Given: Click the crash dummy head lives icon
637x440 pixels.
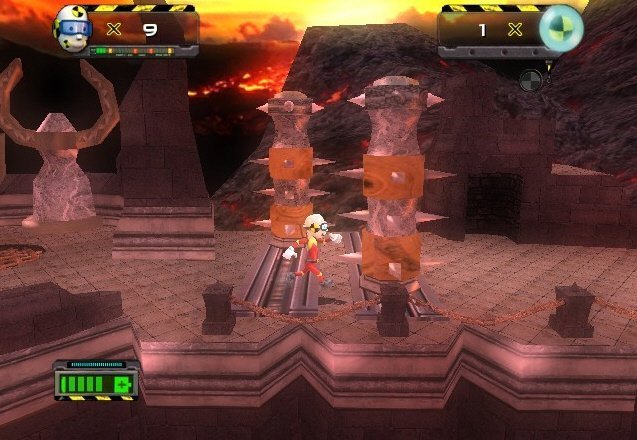Looking at the screenshot, I should pos(73,28).
